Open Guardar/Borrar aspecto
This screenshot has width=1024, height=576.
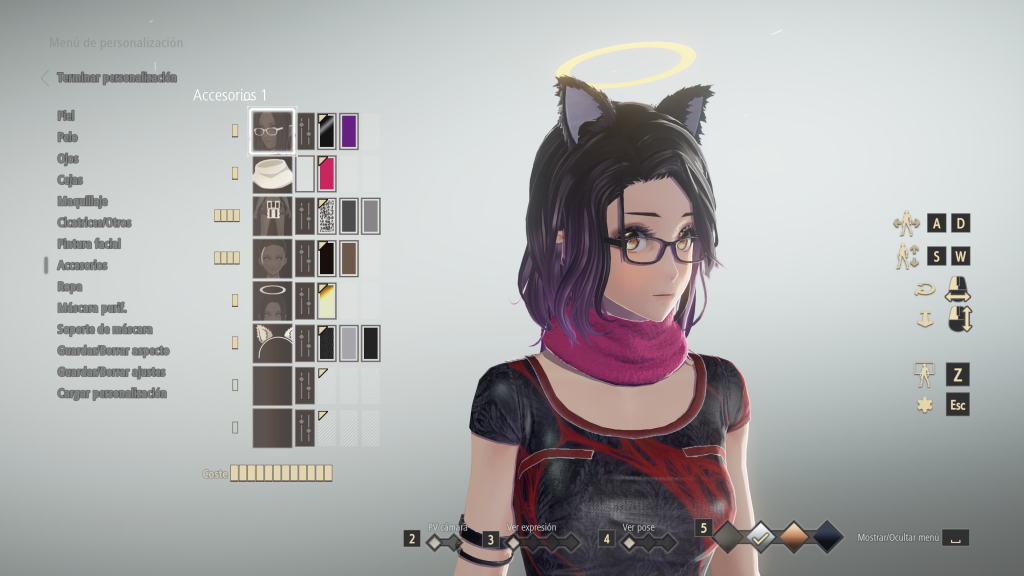click(x=113, y=350)
